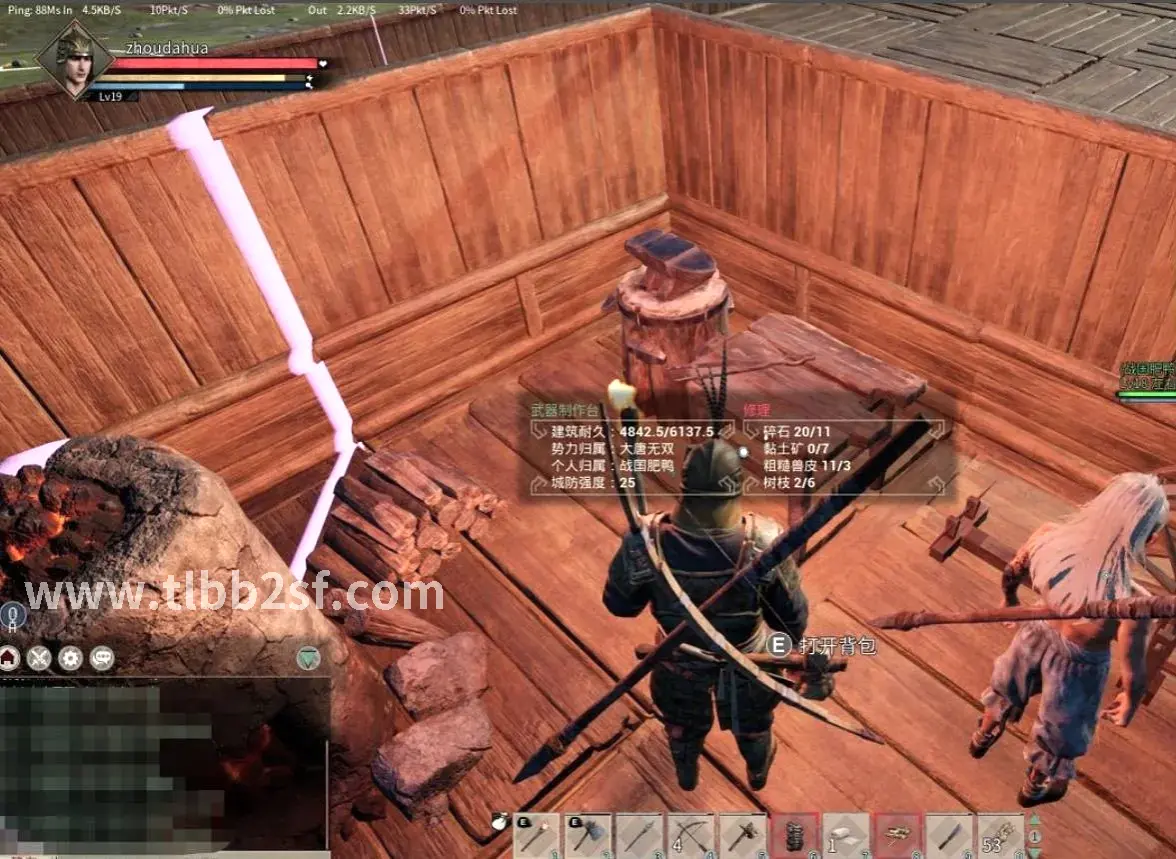Select the hammer hotbar slot
This screenshot has width=1176, height=859.
click(x=743, y=836)
